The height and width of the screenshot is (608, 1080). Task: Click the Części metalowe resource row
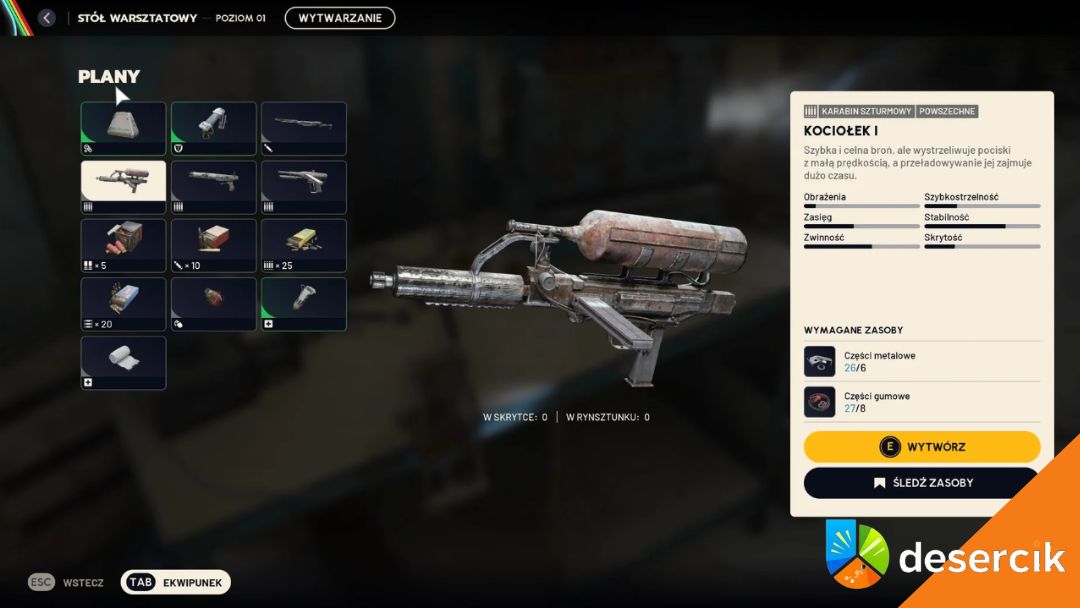[x=922, y=361]
